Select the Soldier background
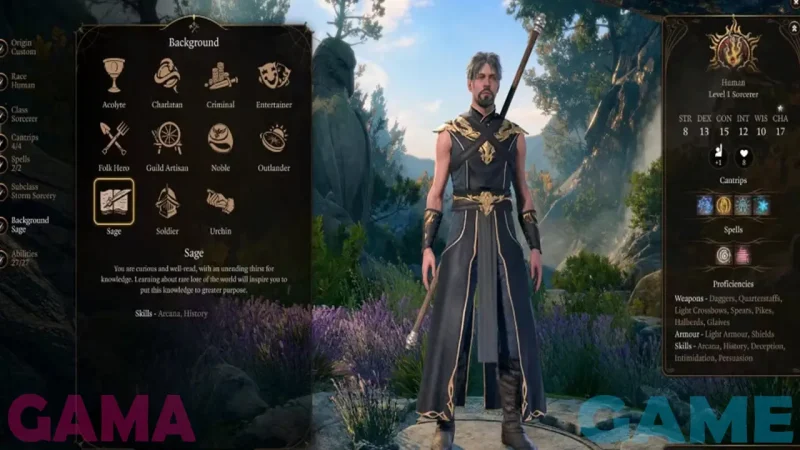The width and height of the screenshot is (800, 450). coord(167,201)
